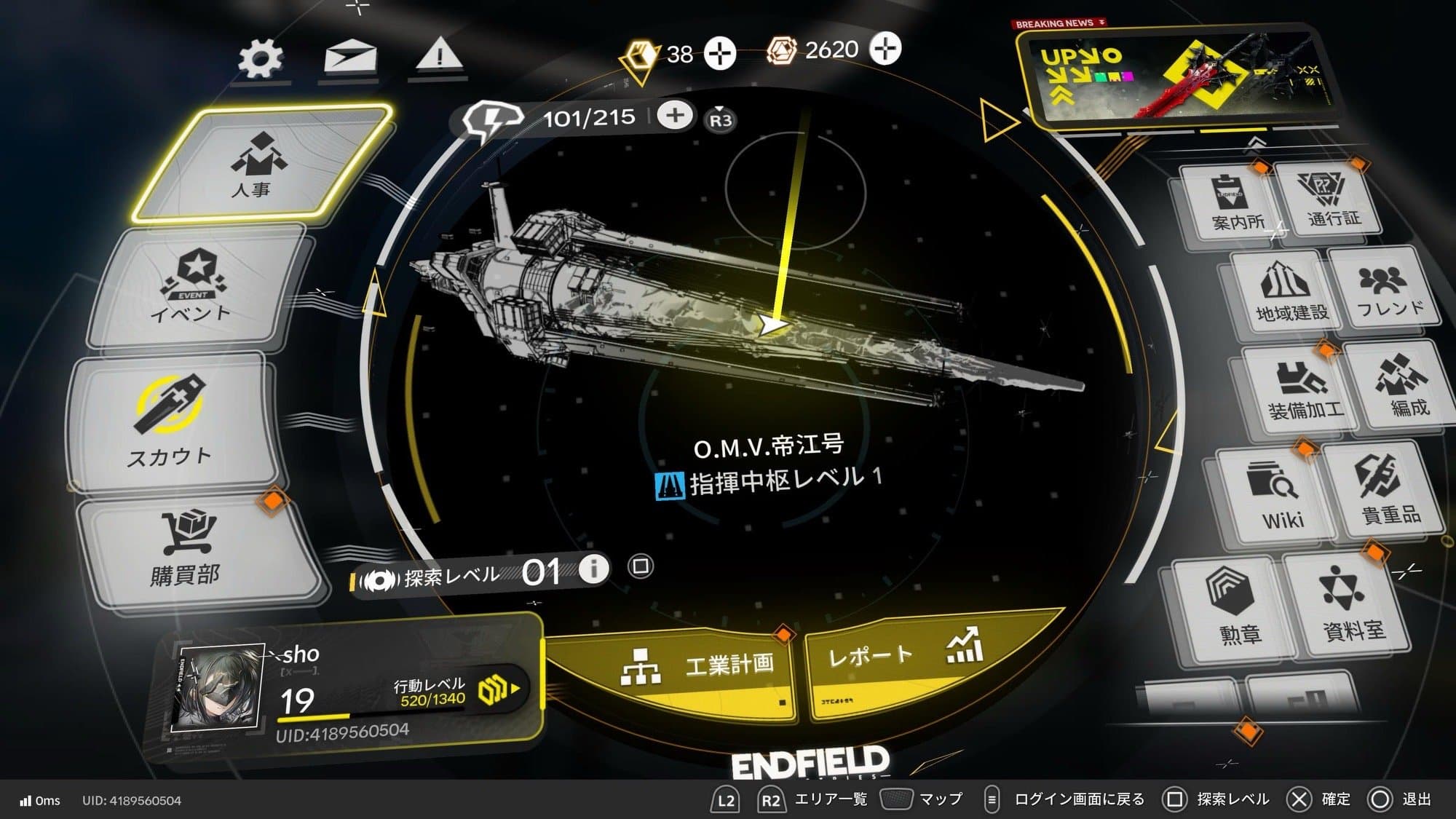Click the plus button beside 101/215 stamina

pos(675,115)
